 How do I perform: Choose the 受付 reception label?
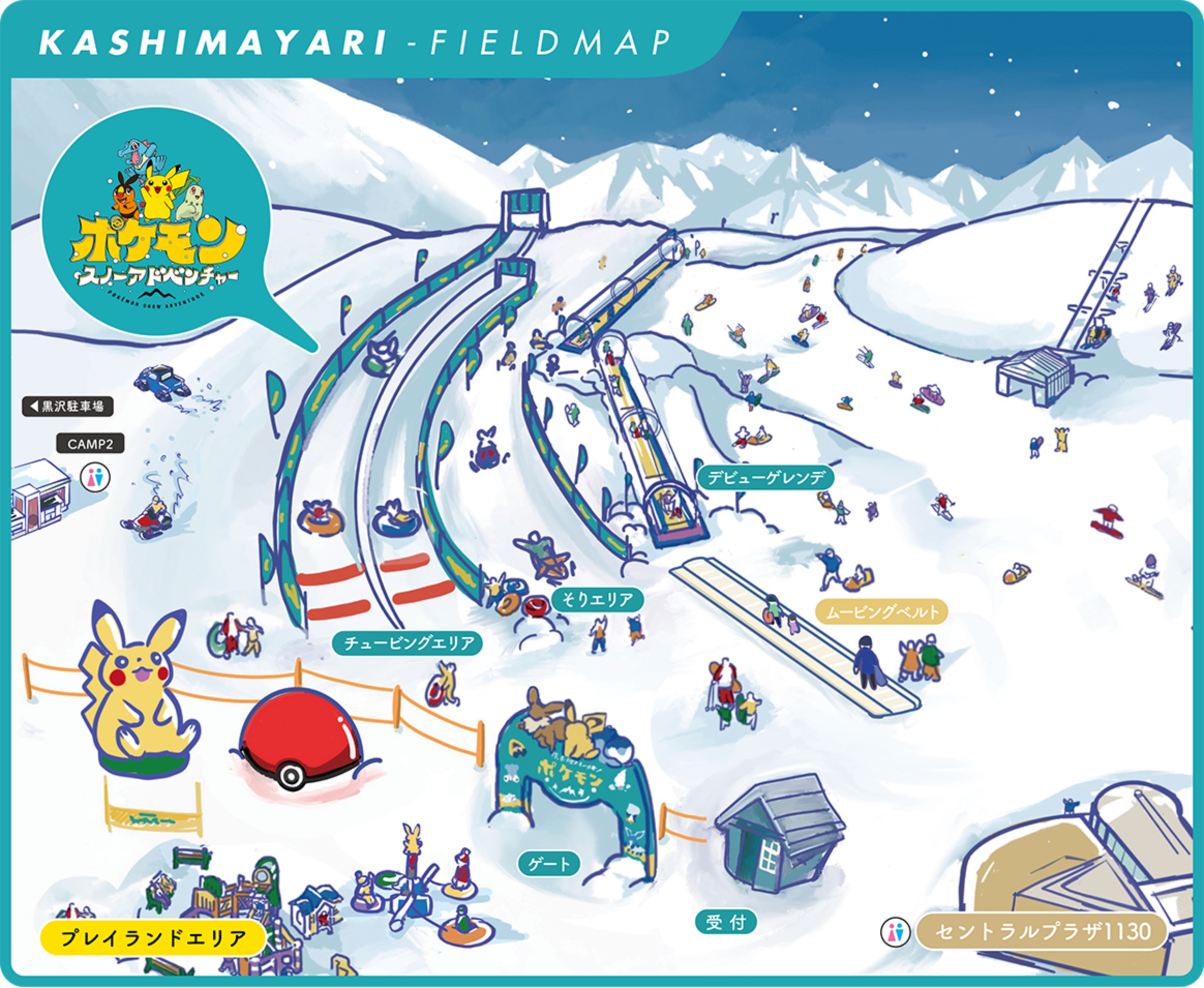coord(726,922)
